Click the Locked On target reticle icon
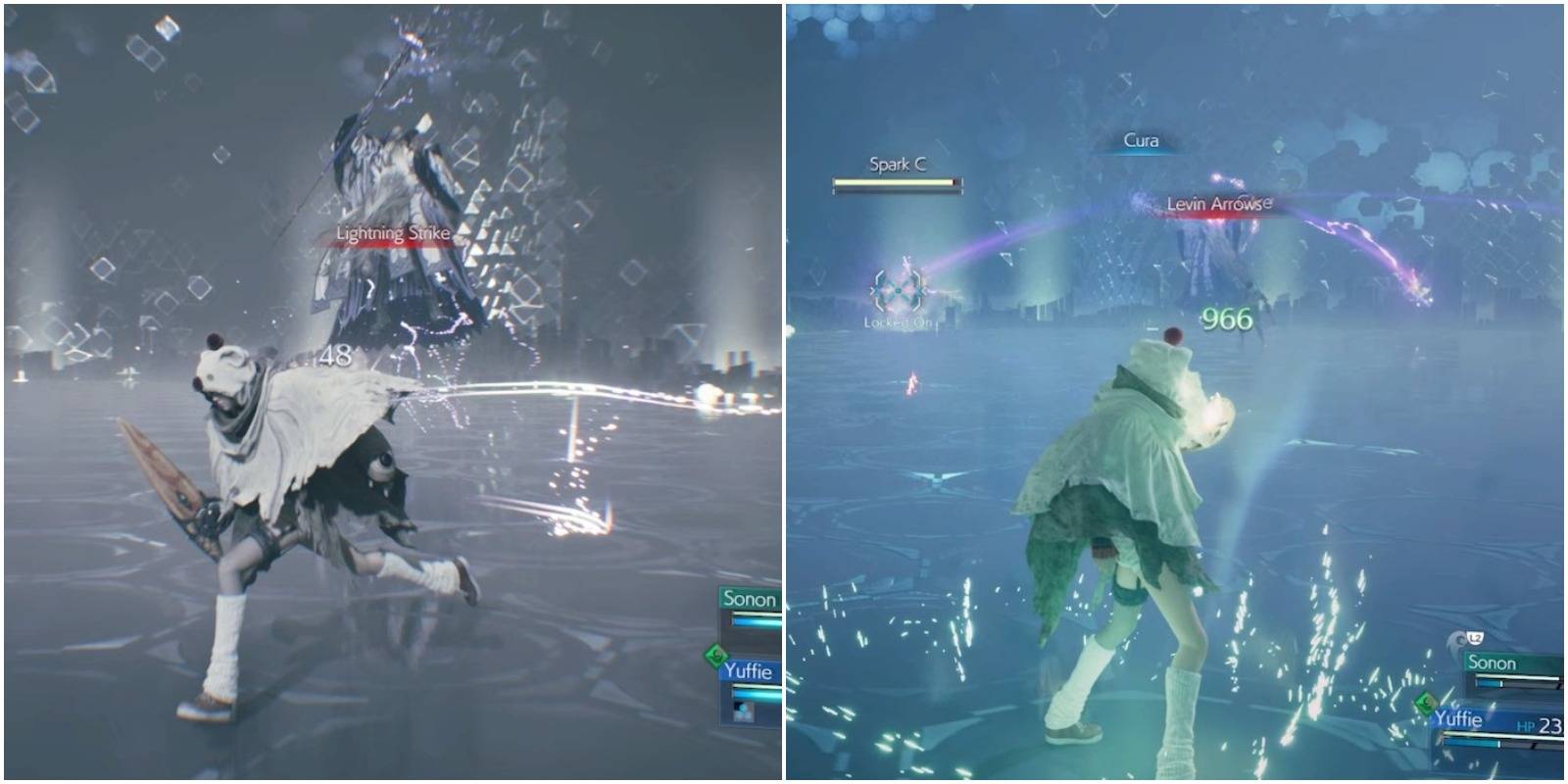1568x784 pixels. pyautogui.click(x=900, y=290)
